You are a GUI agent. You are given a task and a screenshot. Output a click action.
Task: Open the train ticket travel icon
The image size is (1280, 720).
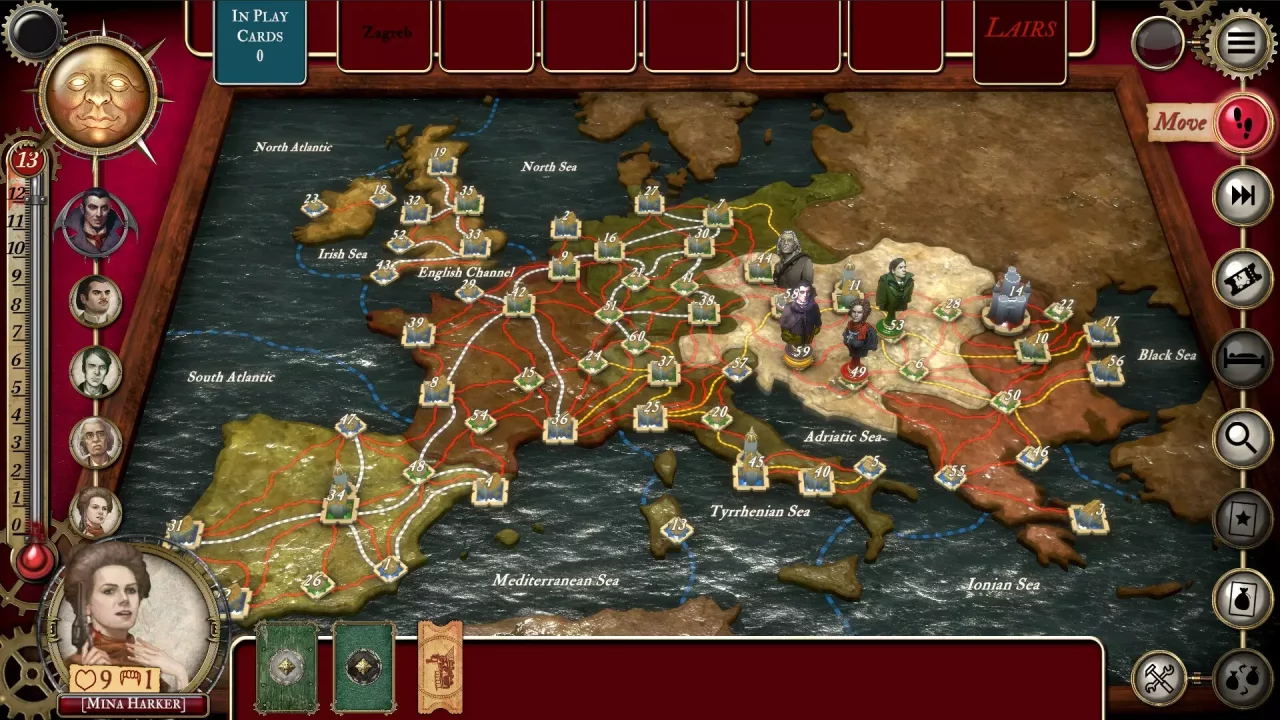pos(1243,279)
